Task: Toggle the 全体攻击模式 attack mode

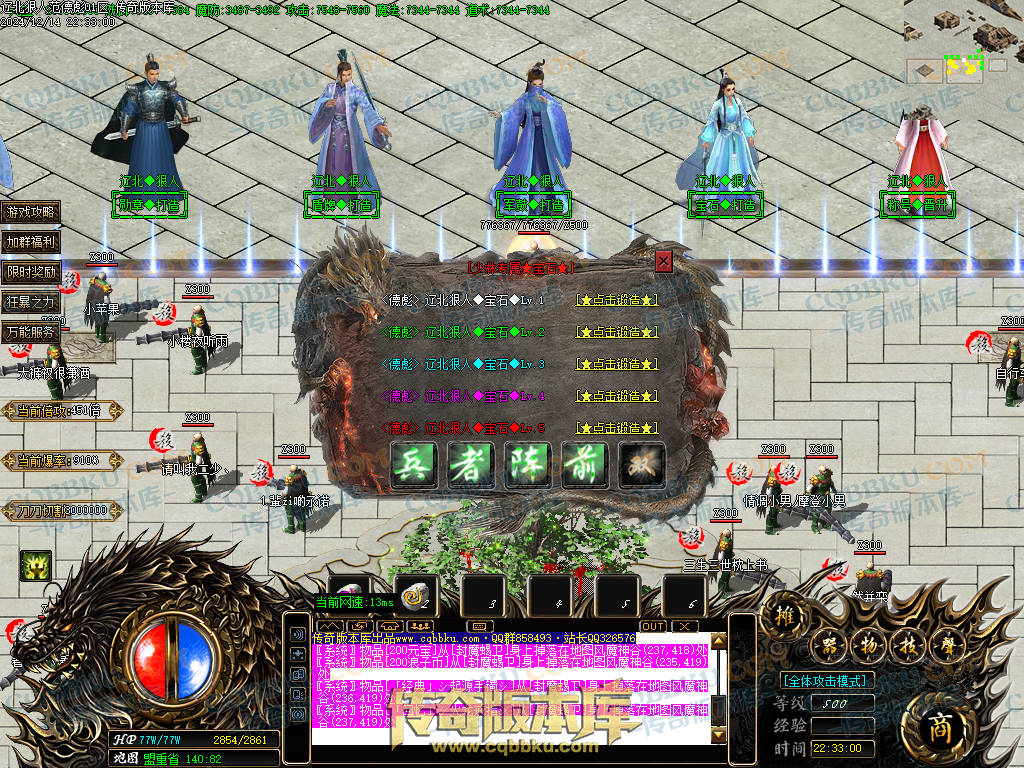Action: [827, 681]
